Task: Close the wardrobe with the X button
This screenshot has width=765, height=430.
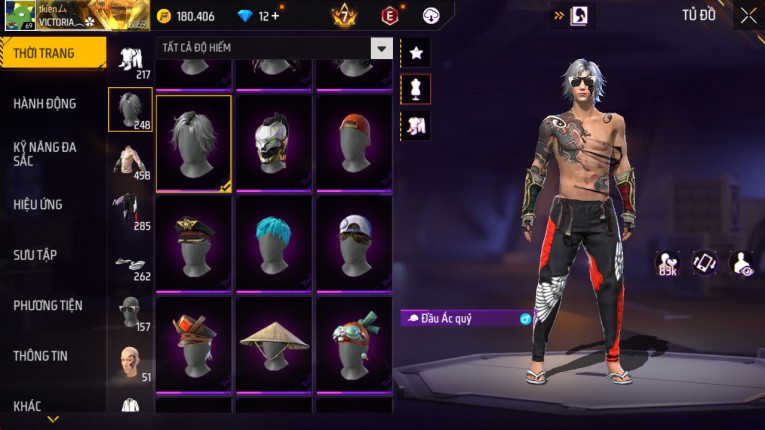Action: 747,15
